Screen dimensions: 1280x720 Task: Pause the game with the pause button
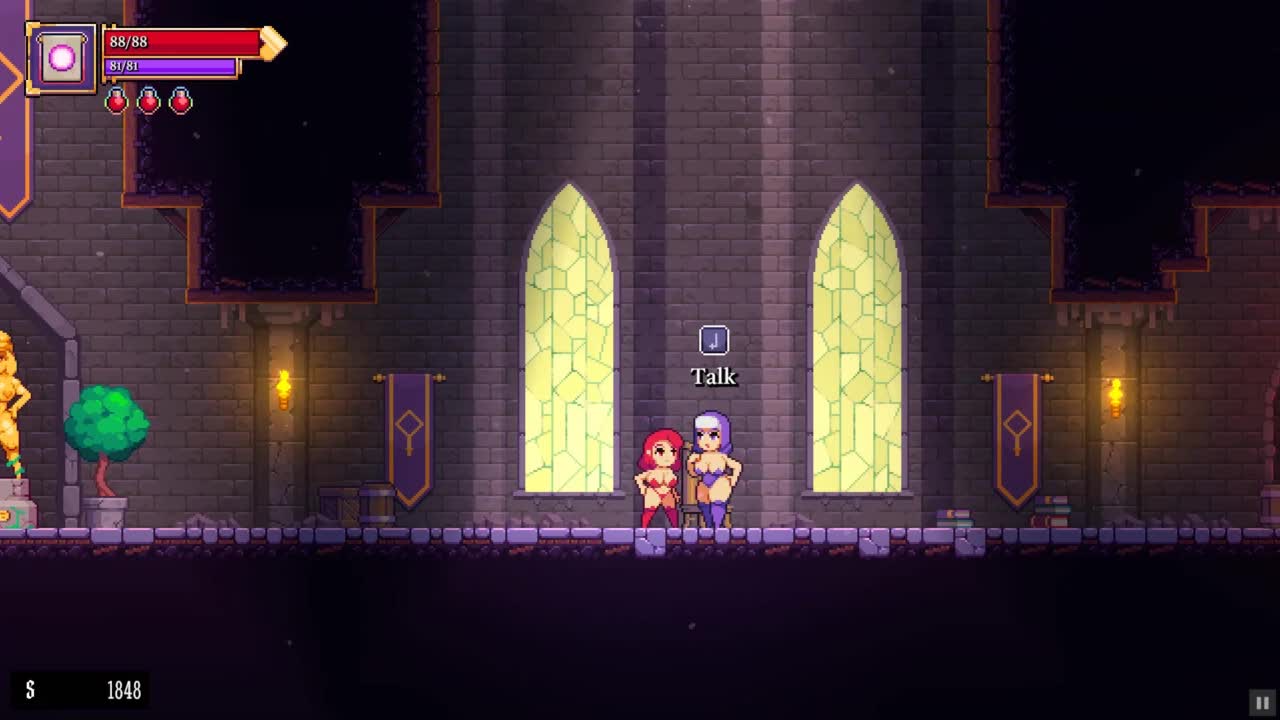coord(1262,703)
